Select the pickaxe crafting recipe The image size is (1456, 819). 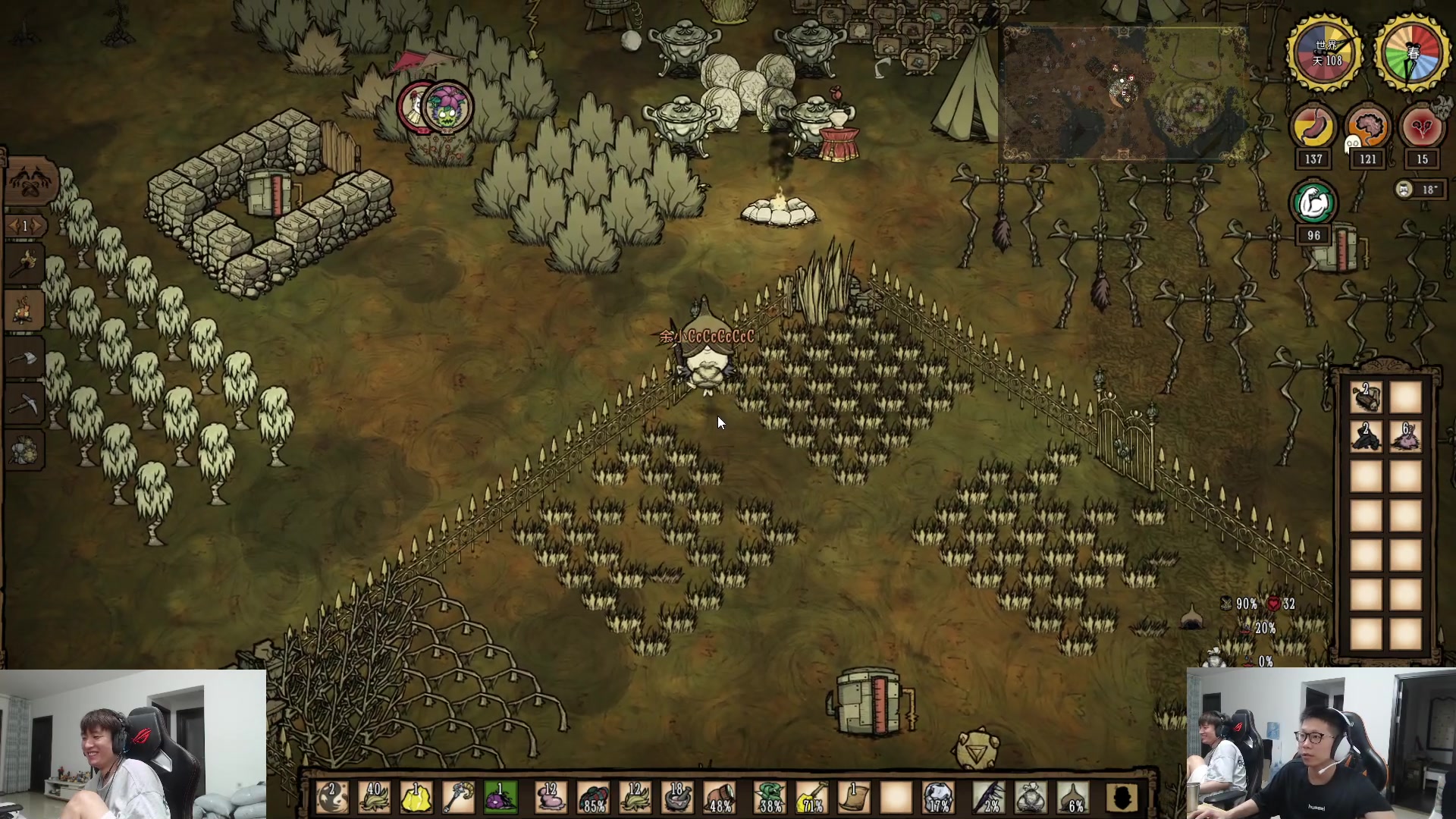click(x=26, y=403)
